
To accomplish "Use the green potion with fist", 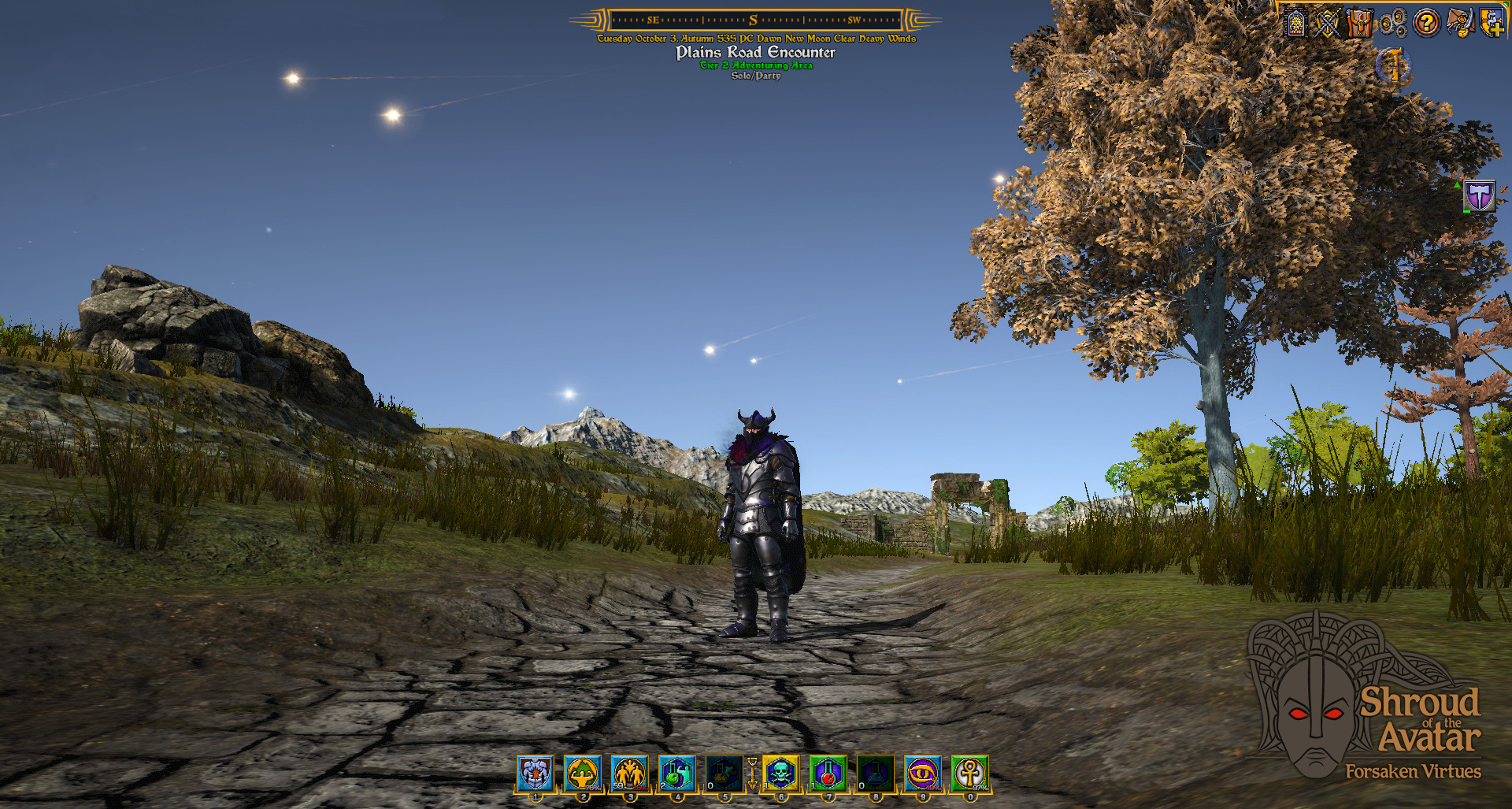I will pyautogui.click(x=677, y=774).
